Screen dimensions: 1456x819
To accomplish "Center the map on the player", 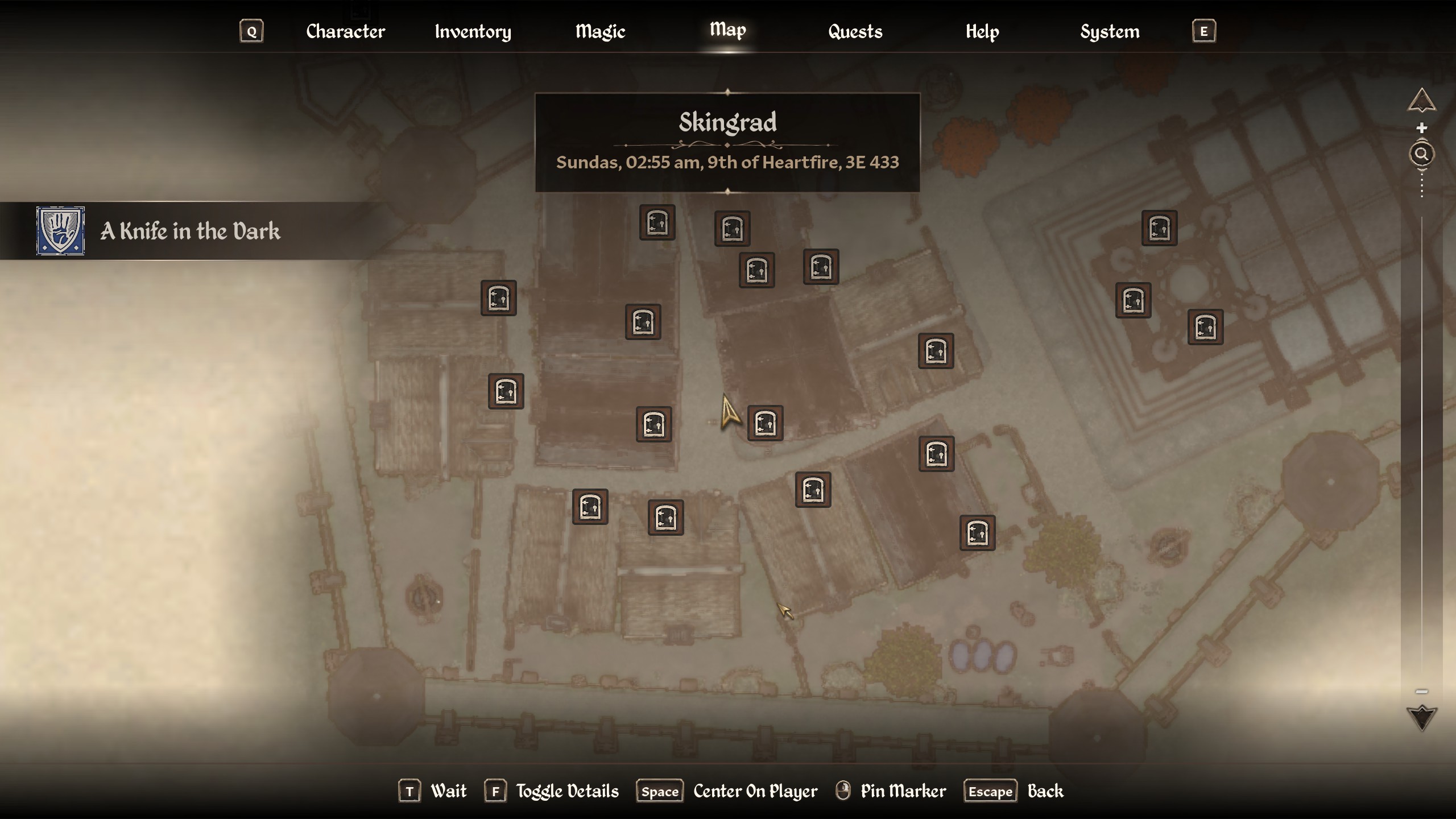I will tap(755, 791).
